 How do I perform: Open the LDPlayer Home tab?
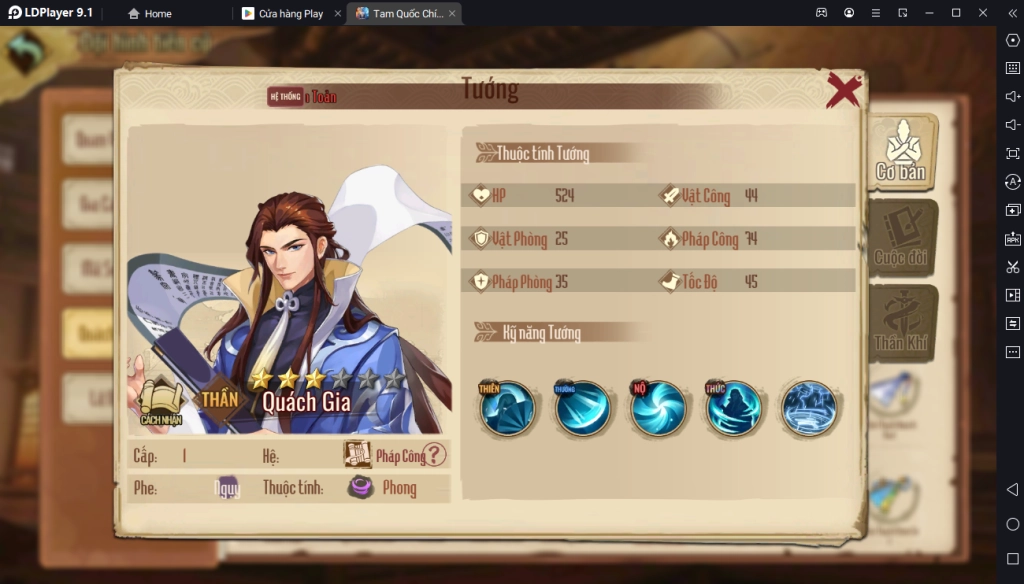coord(150,14)
